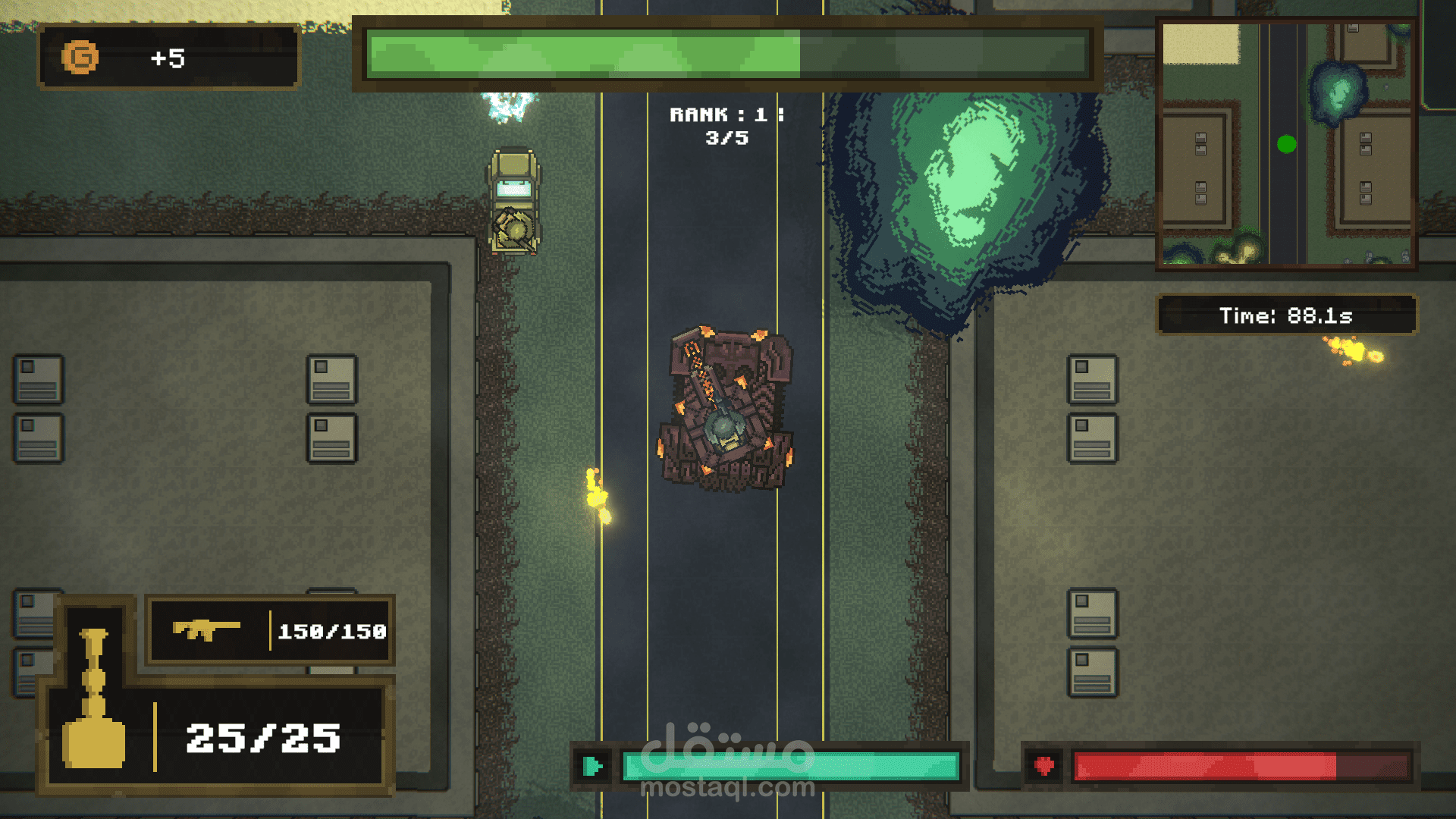Screen dimensions: 1456x819
Task: Click the red heart health icon
Action: tap(1044, 766)
